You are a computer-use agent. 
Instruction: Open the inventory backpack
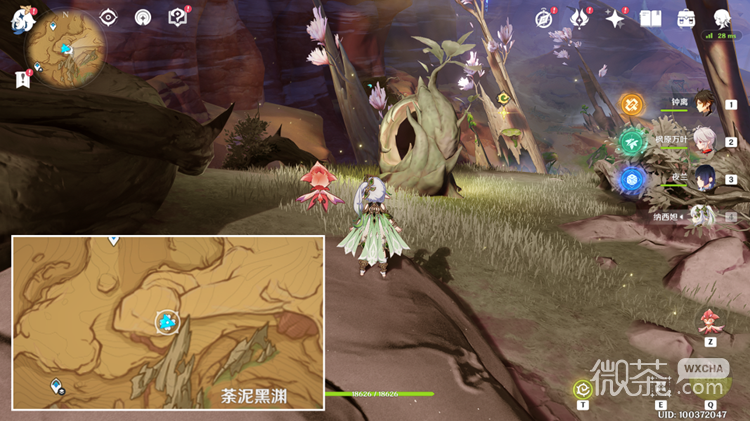pos(686,18)
